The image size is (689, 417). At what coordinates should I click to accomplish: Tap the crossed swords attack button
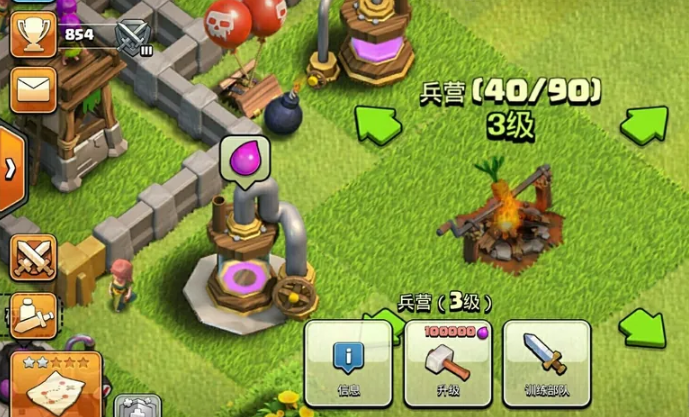pyautogui.click(x=32, y=257)
